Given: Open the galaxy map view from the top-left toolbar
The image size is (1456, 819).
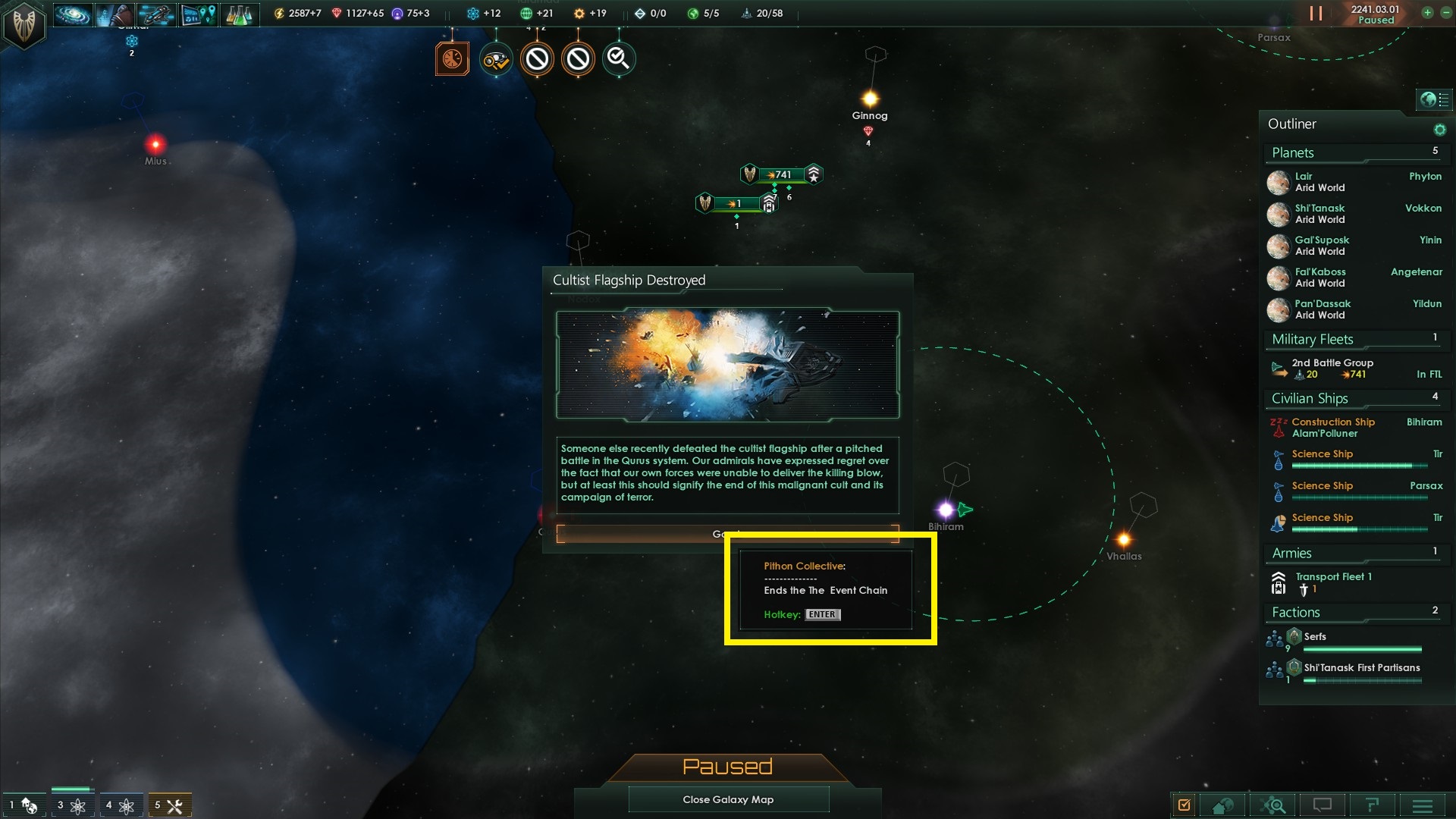Looking at the screenshot, I should point(72,14).
